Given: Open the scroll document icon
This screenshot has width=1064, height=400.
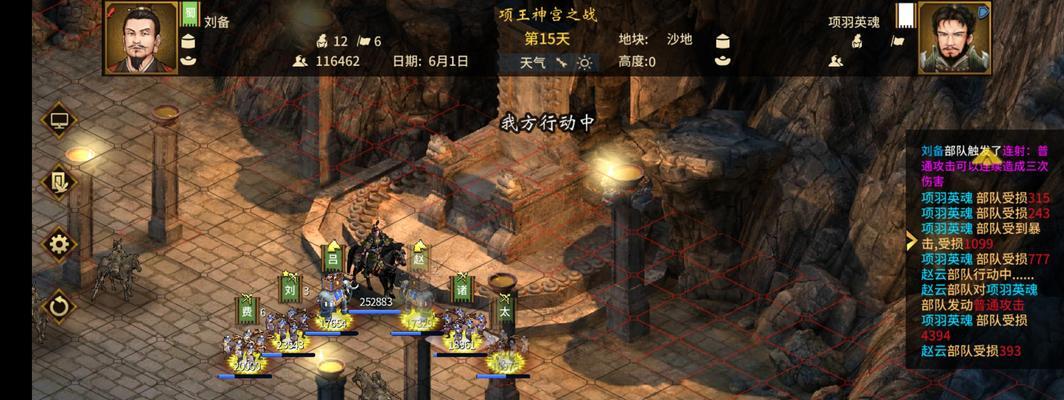Looking at the screenshot, I should [58, 182].
